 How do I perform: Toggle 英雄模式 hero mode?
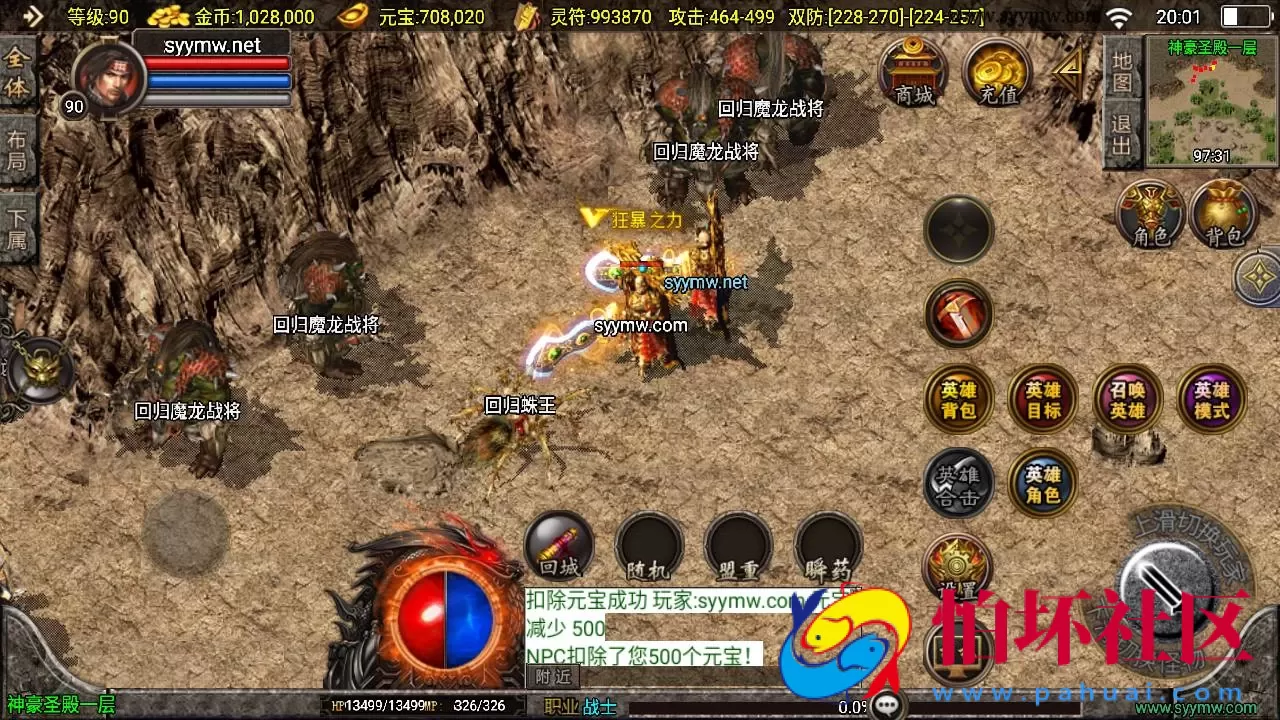point(1211,398)
